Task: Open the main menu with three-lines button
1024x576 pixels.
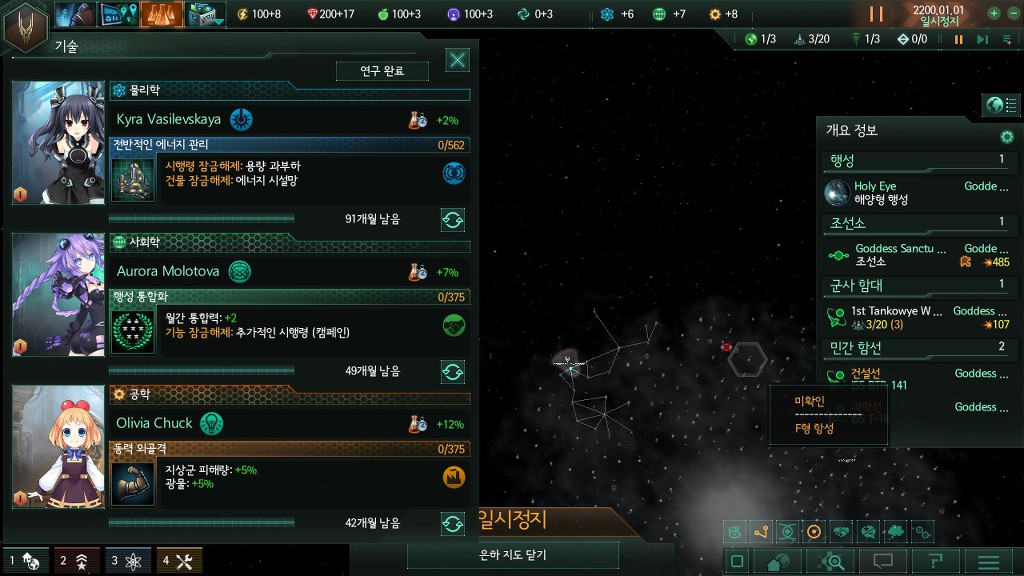Action: coord(988,561)
